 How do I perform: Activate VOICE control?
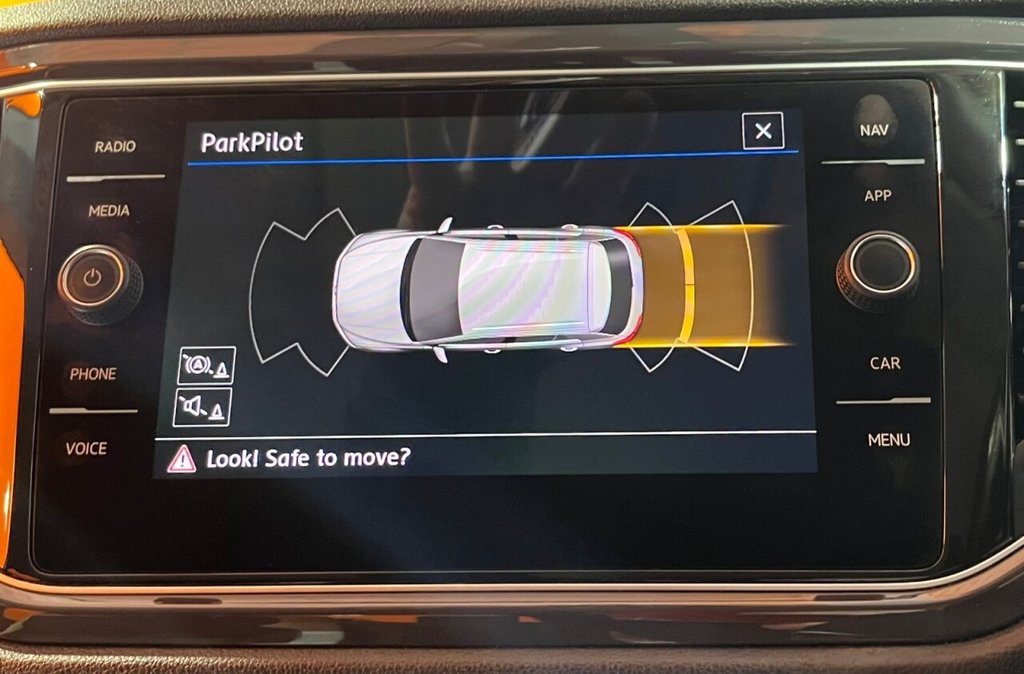click(x=86, y=449)
